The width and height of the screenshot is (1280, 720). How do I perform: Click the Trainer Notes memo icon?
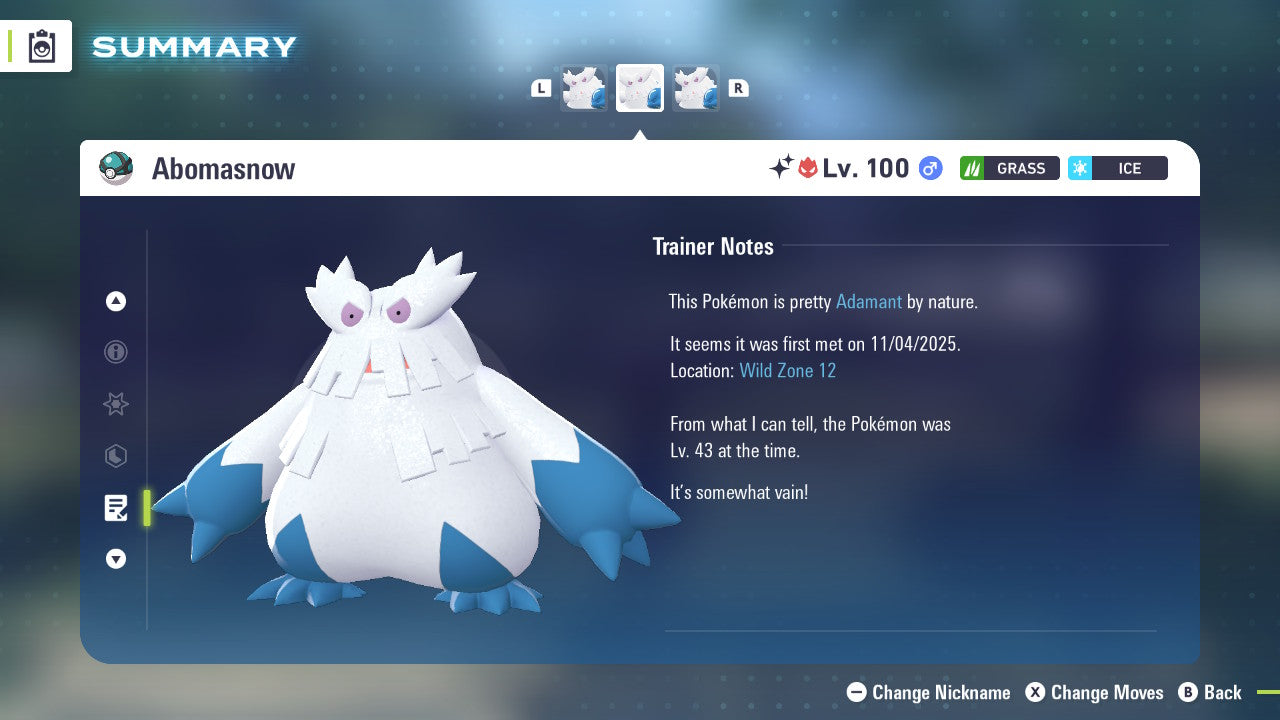tap(116, 508)
